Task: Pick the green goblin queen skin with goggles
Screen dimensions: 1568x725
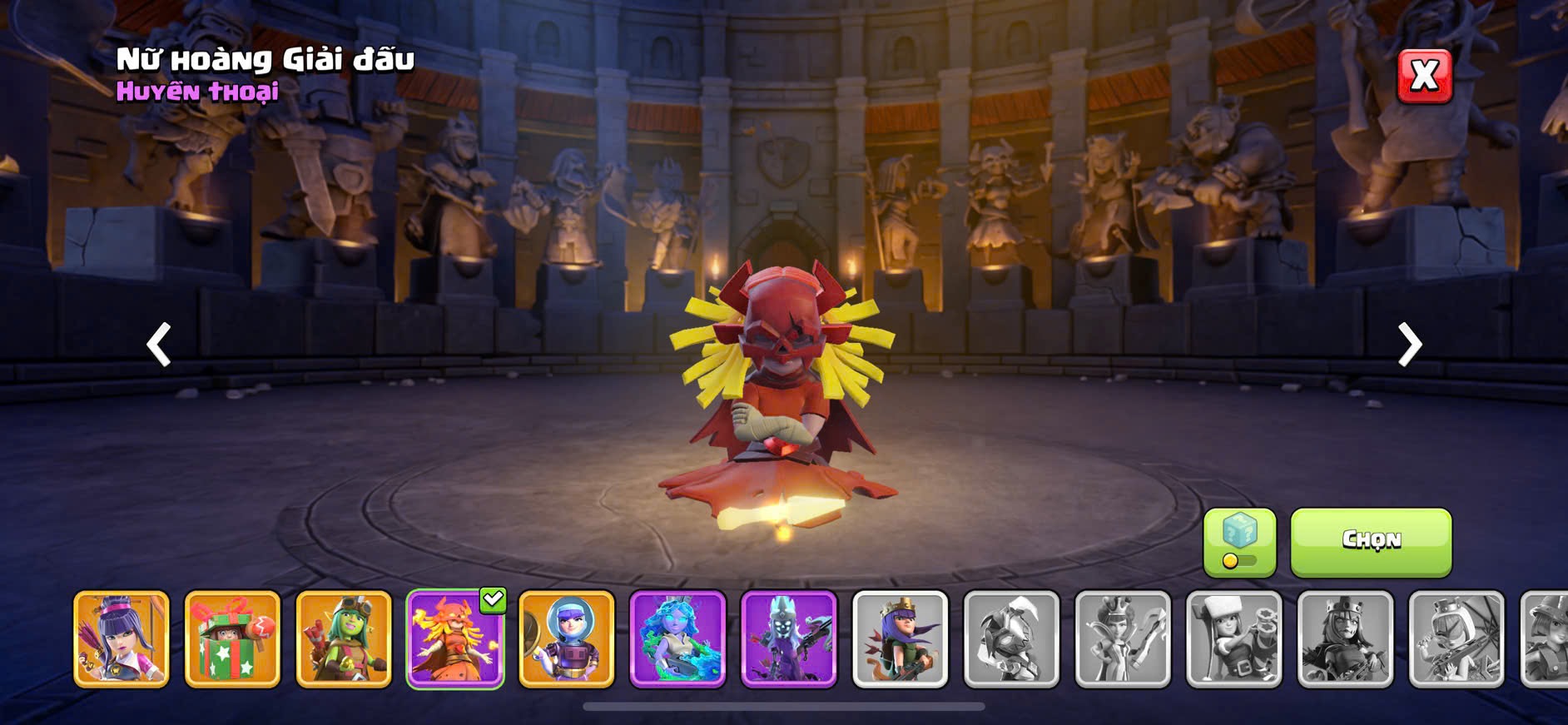Action: [x=344, y=639]
